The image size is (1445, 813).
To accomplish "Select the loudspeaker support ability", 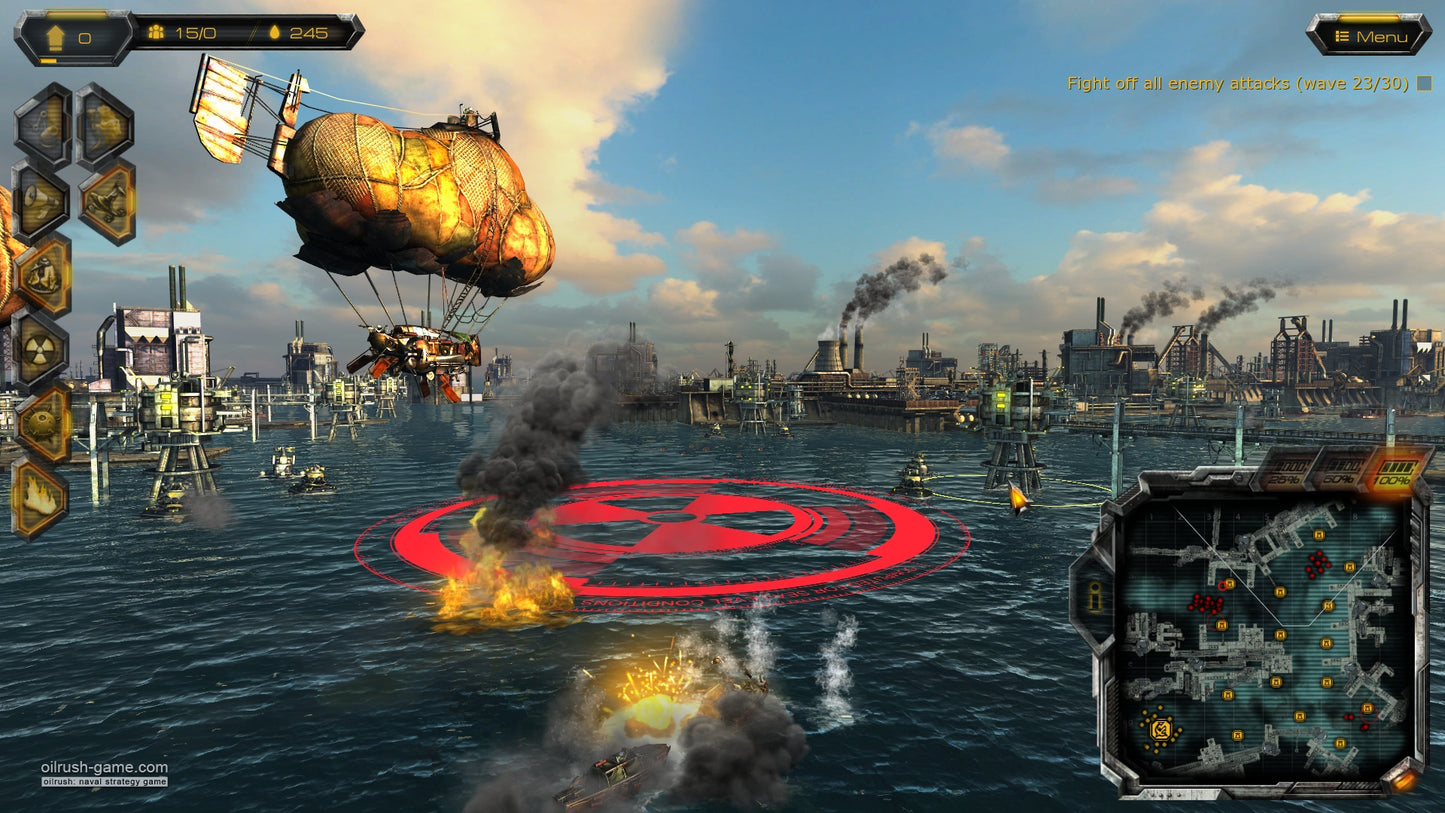I will point(41,199).
